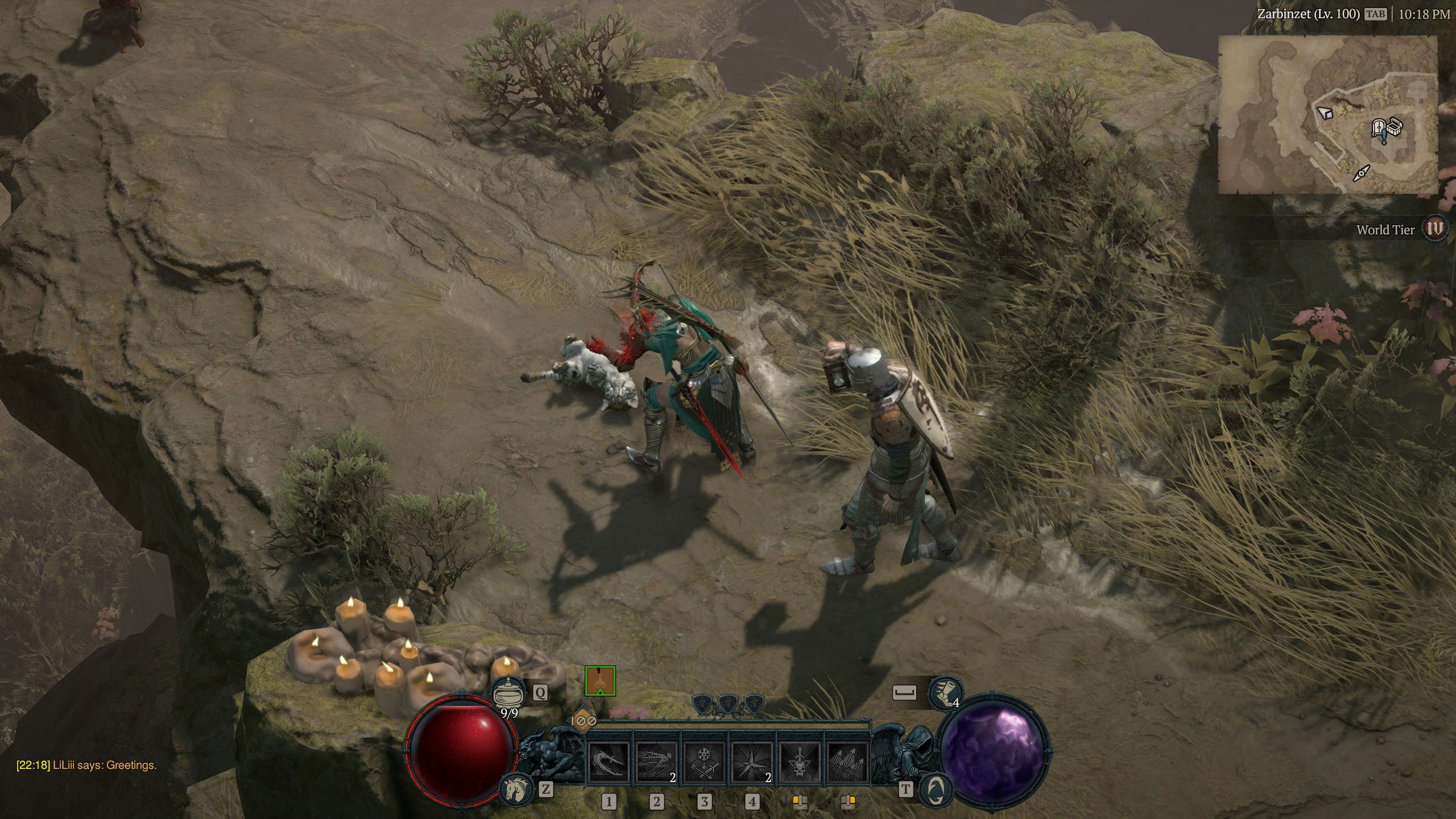The width and height of the screenshot is (1456, 819).
Task: Click the green-bordered buff icon
Action: coord(600,681)
